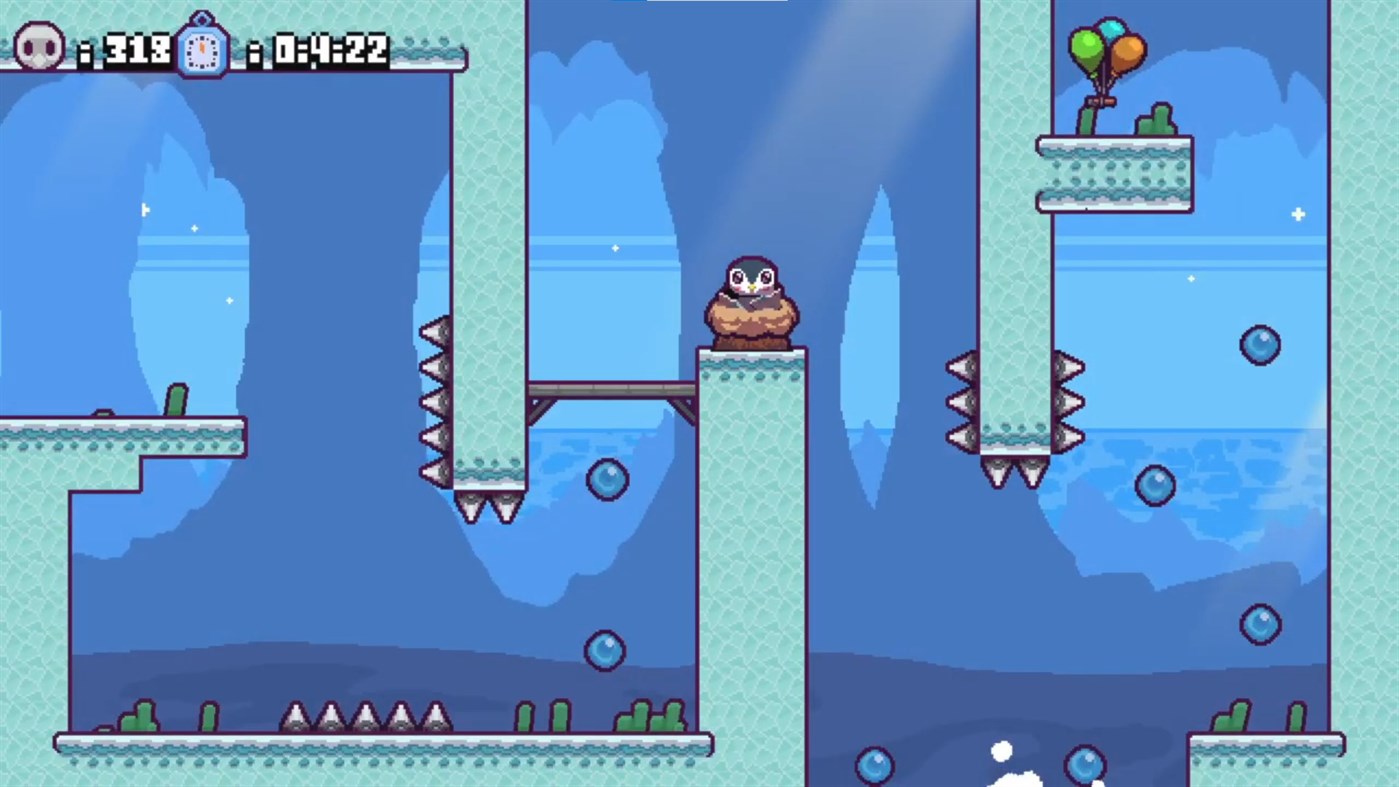Click the large bubble on the far right
The image size is (1399, 787).
coord(1258,344)
